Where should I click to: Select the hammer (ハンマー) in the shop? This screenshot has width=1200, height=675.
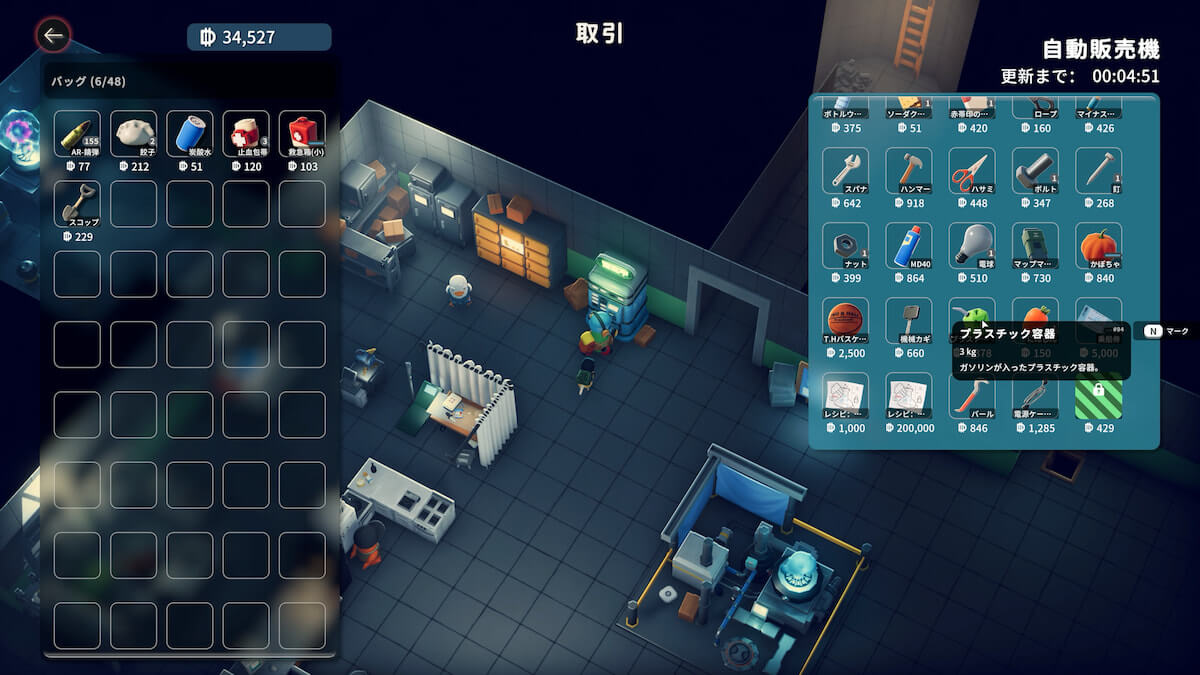tap(908, 171)
